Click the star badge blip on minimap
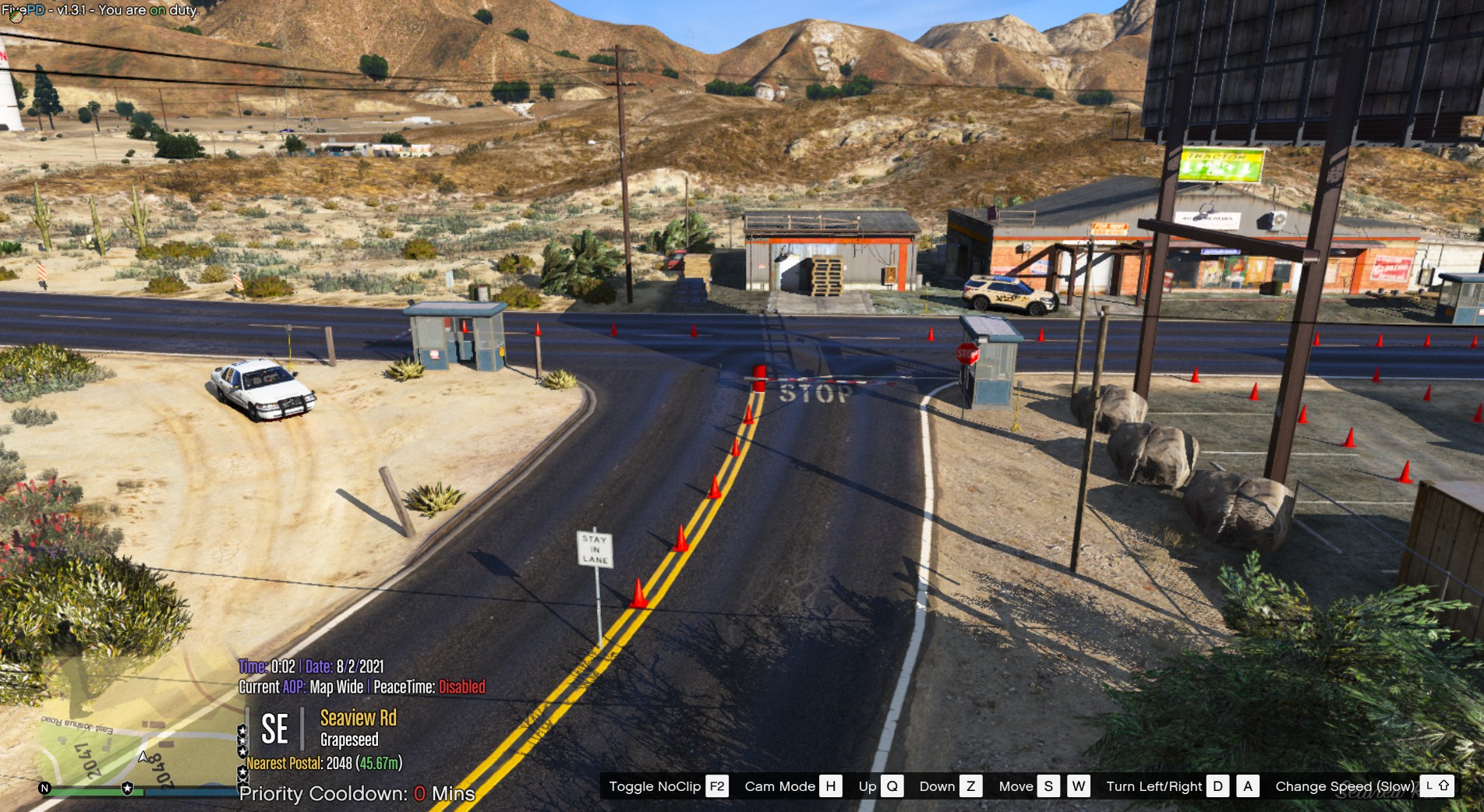Screen dimensions: 1484x812 (127, 789)
